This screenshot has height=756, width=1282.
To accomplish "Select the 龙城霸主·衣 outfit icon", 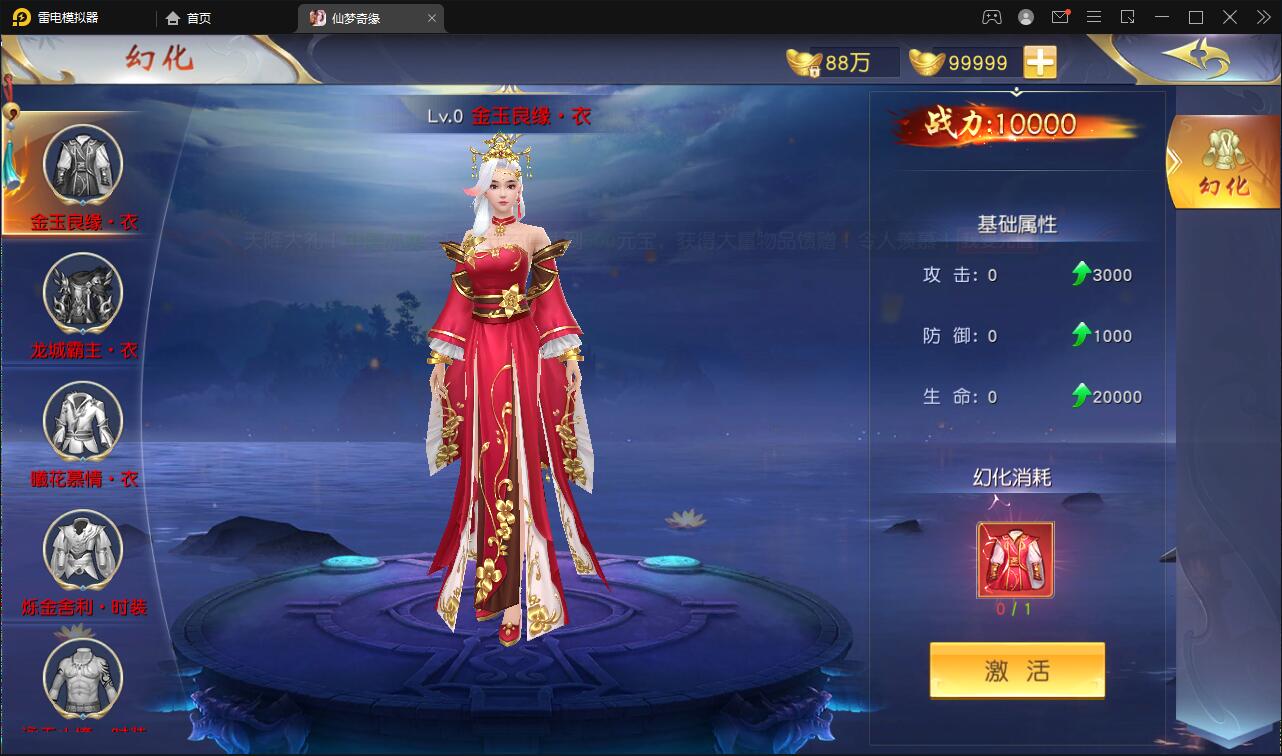I will pos(81,293).
